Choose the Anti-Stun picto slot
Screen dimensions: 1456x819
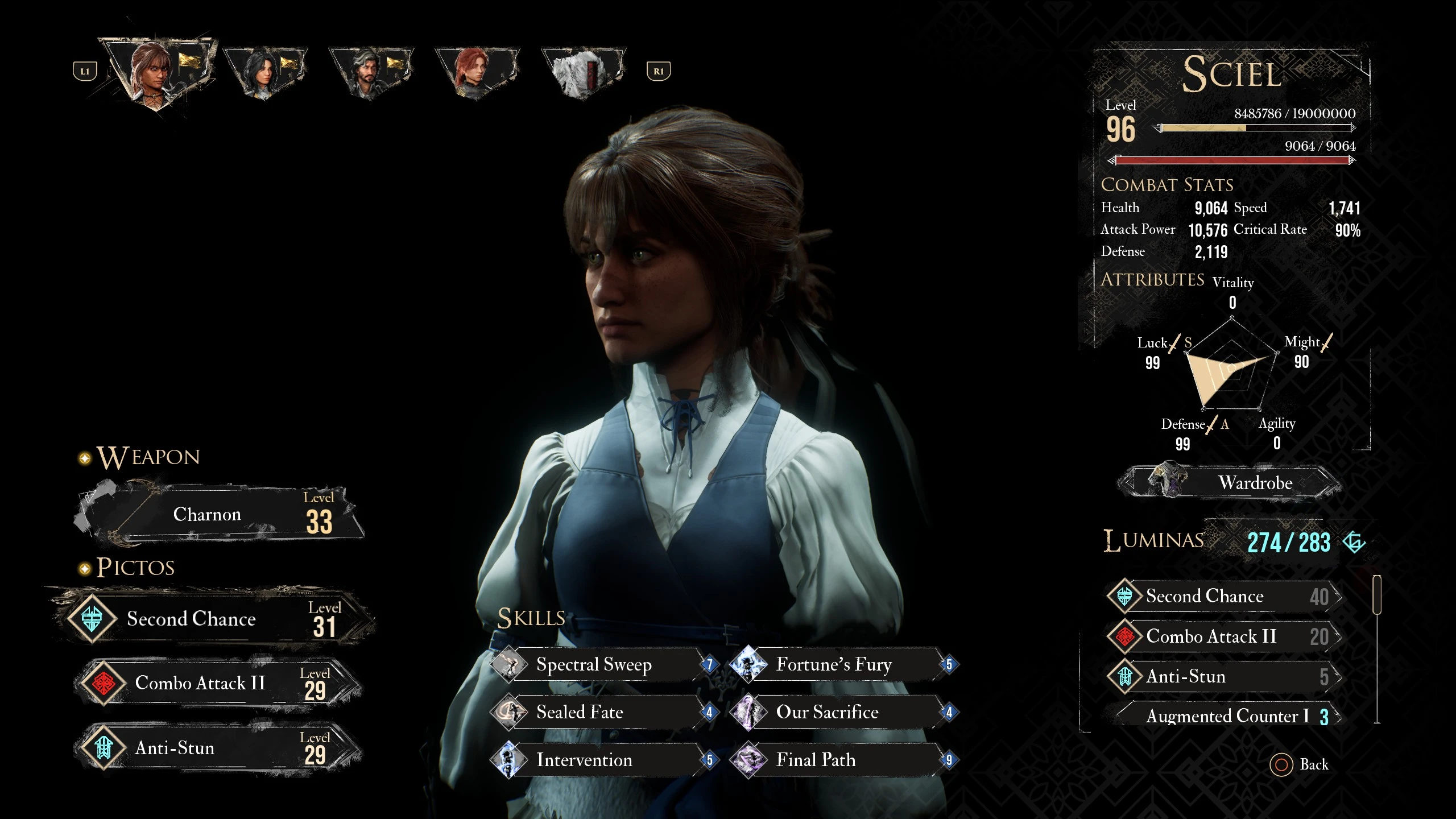click(x=216, y=747)
